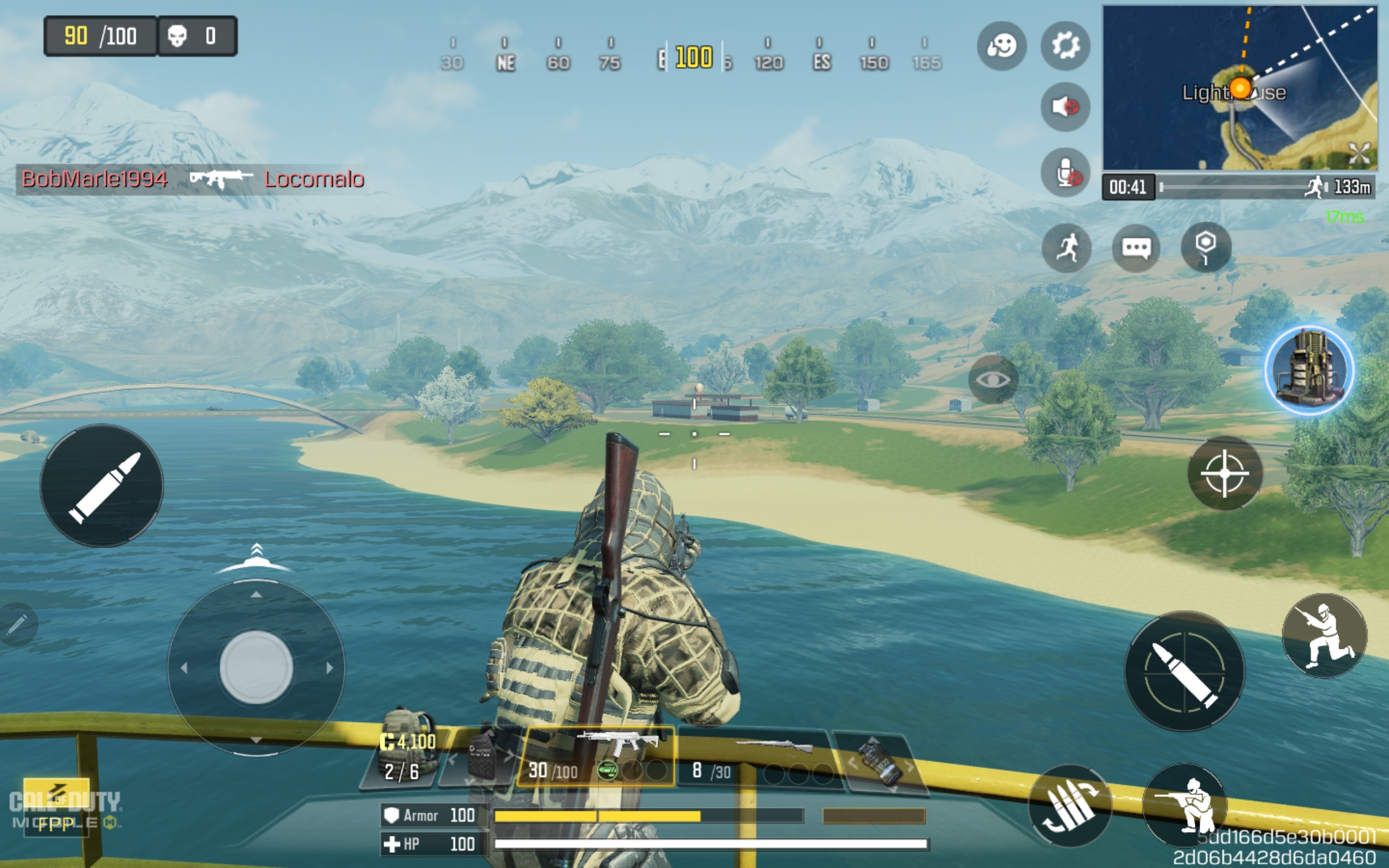
Task: Toggle the free-look eye button
Action: (993, 379)
